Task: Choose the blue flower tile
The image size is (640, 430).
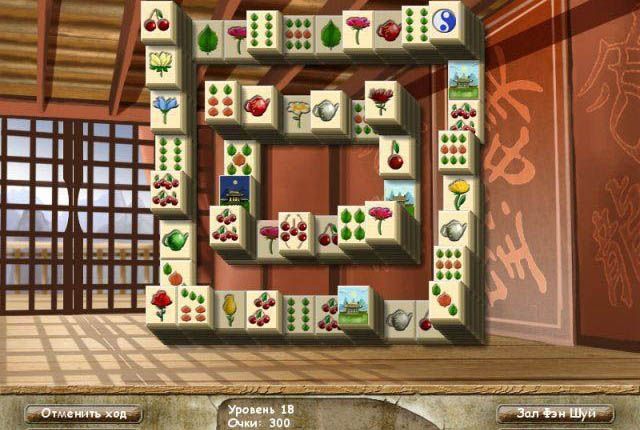Action: pyautogui.click(x=164, y=106)
